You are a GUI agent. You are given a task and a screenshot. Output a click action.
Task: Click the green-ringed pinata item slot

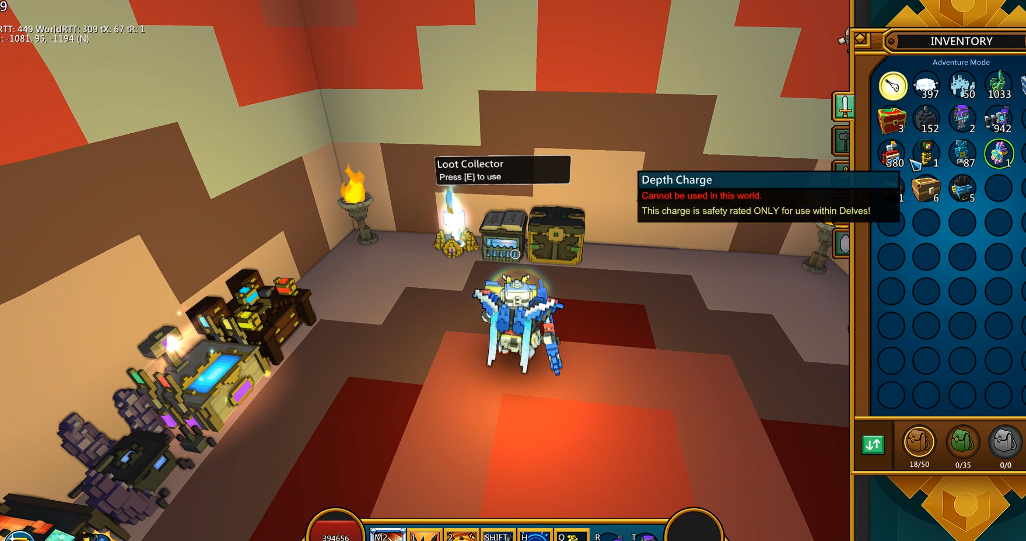tap(998, 154)
